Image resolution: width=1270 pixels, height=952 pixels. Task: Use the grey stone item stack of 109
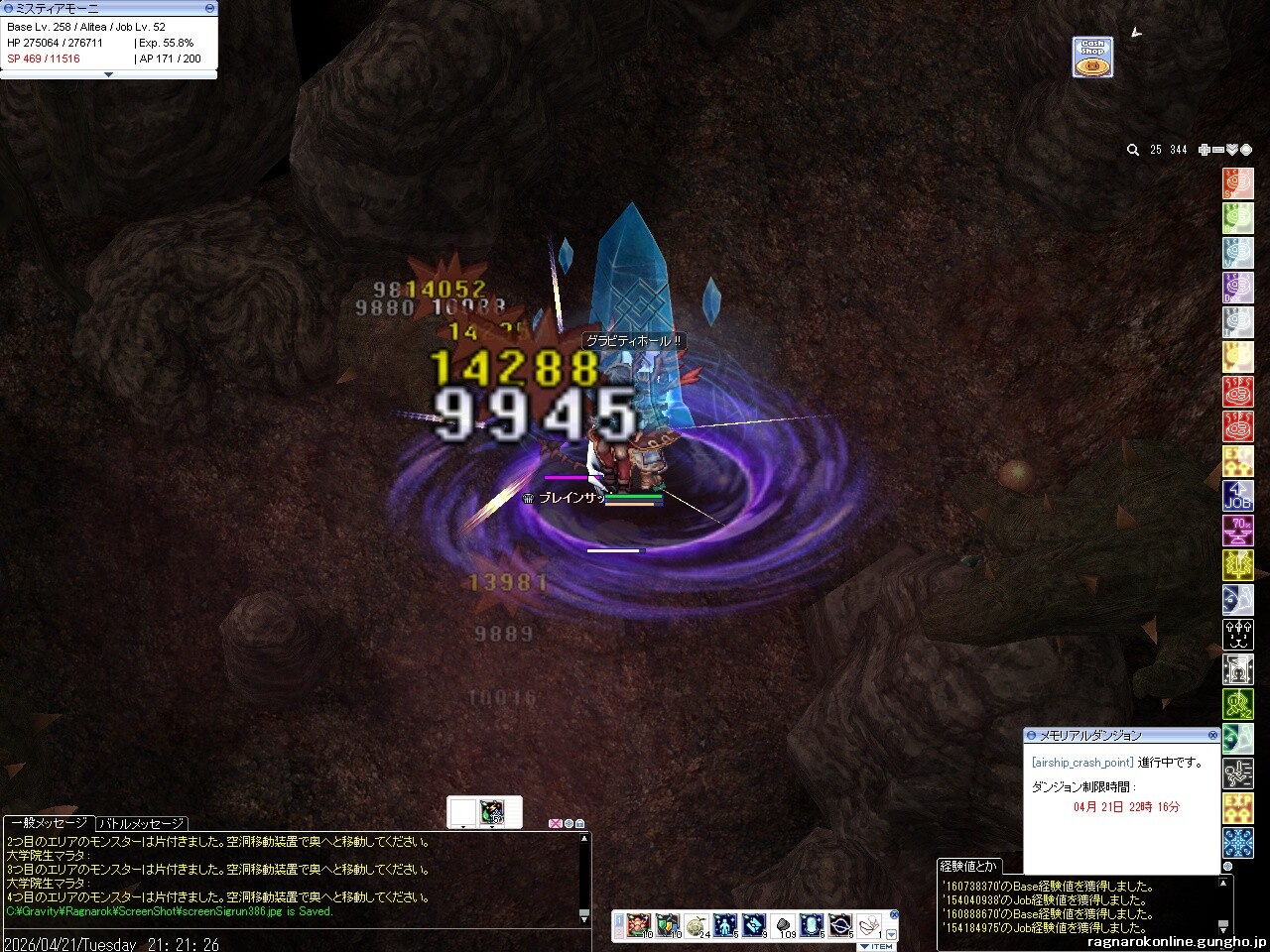tap(784, 925)
